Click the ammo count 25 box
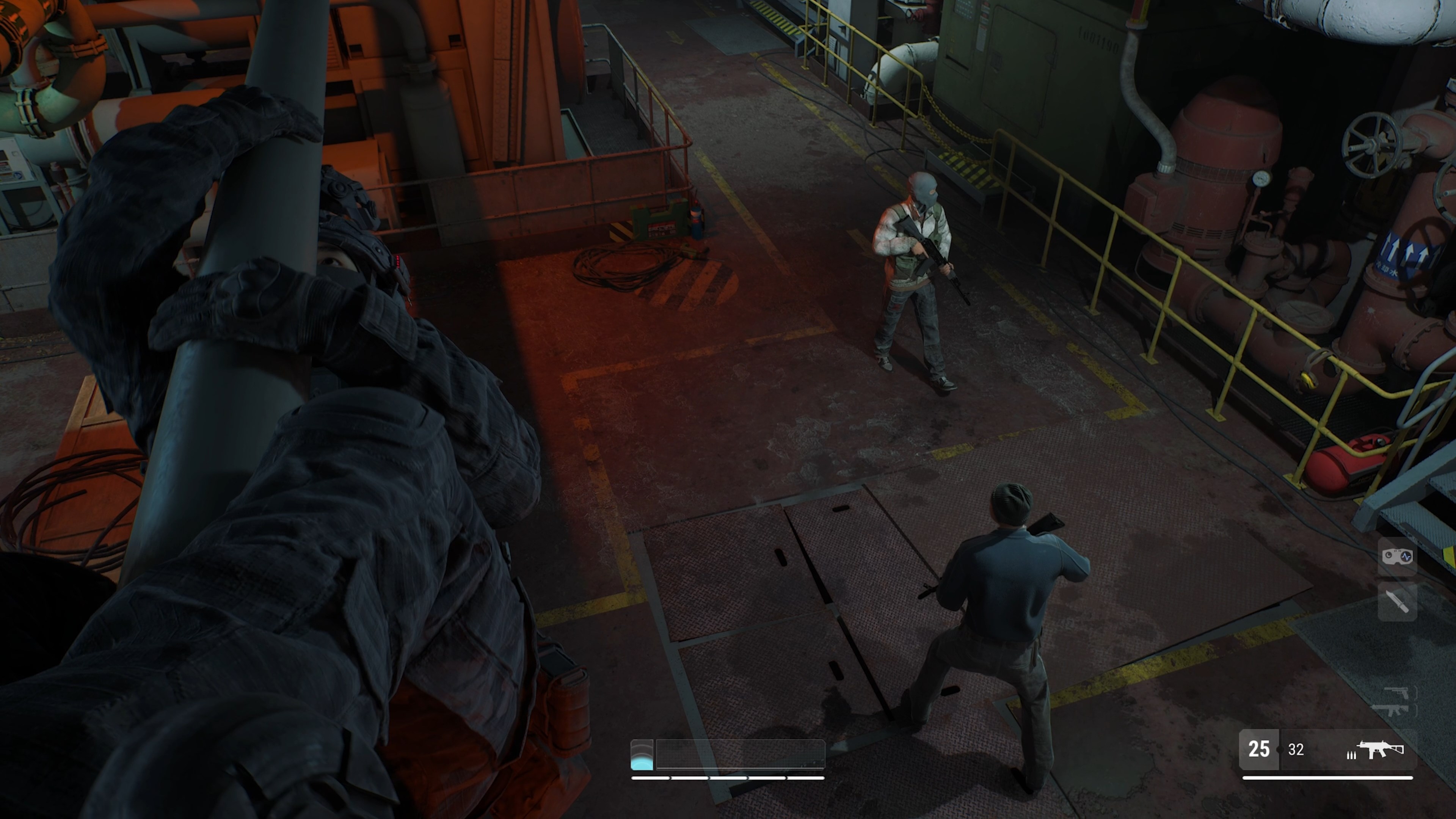The image size is (1456, 819). (1261, 750)
